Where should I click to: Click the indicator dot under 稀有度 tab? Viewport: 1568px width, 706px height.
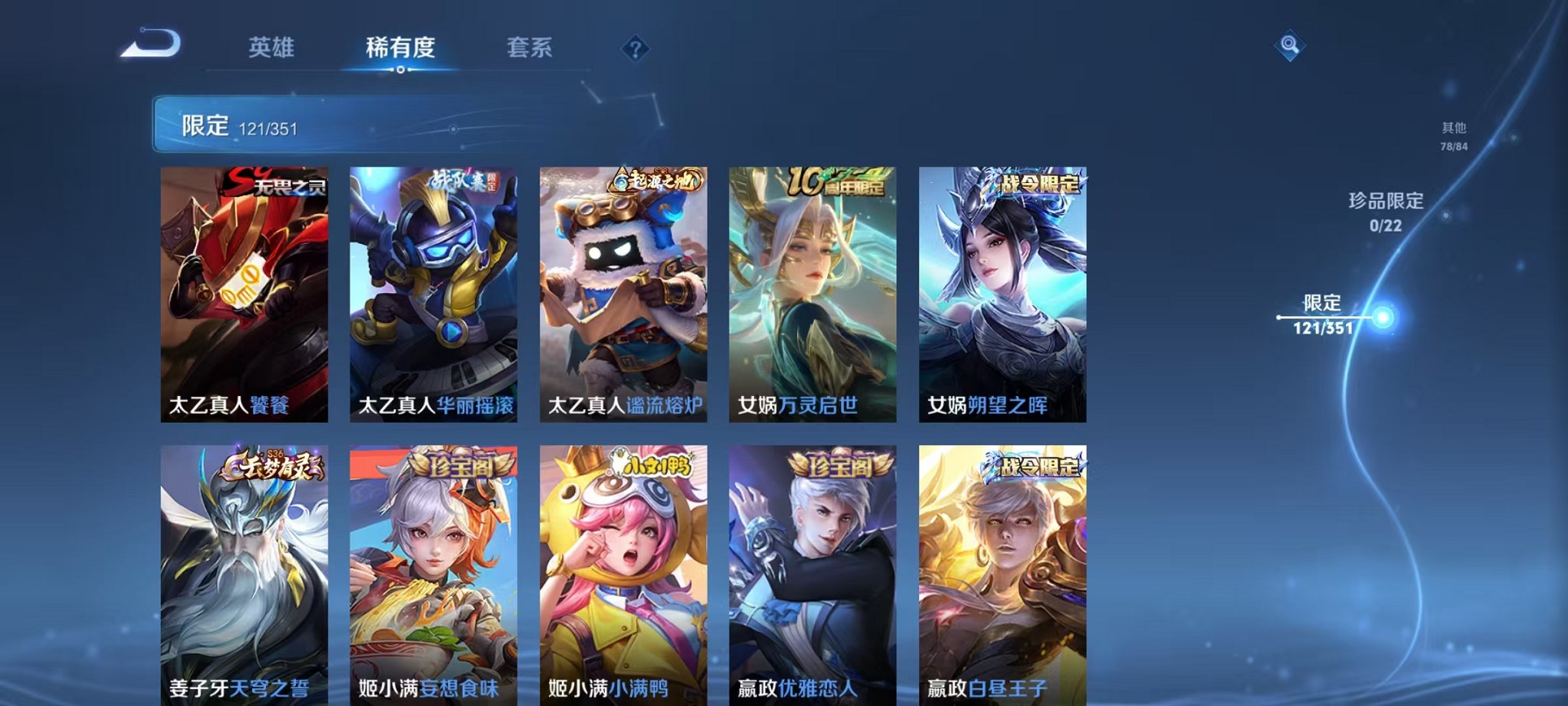point(401,71)
